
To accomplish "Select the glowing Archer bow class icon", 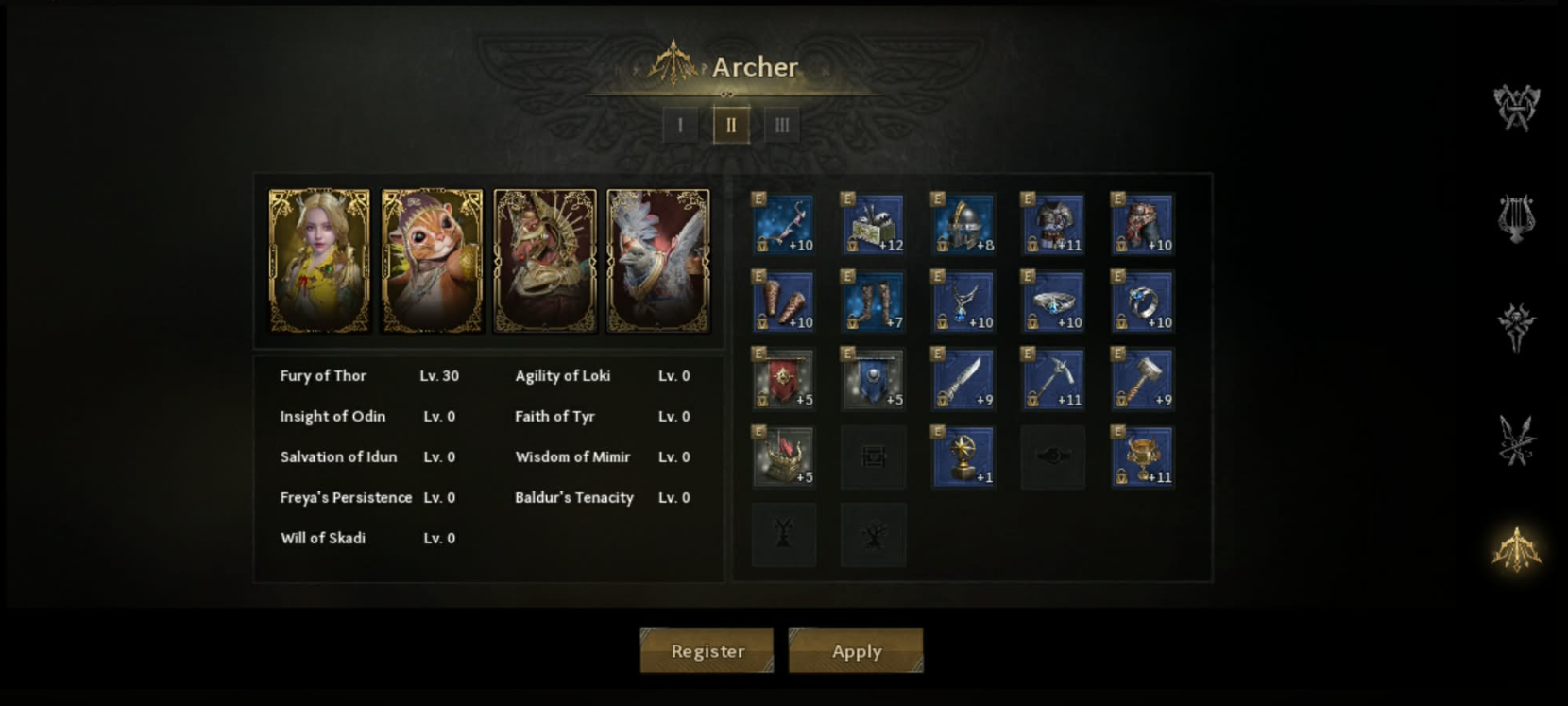I will (x=1516, y=549).
